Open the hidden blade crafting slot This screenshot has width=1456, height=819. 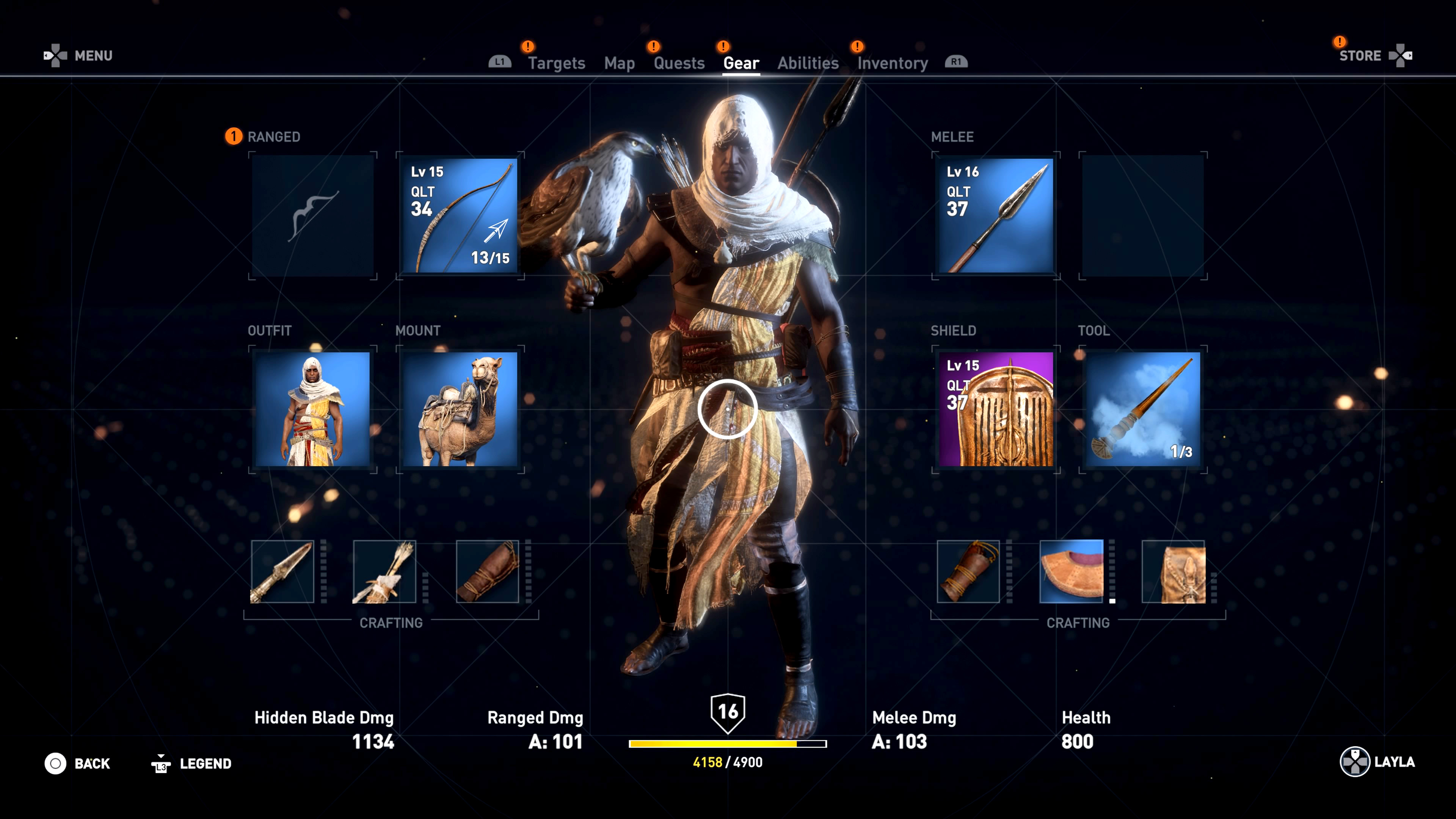point(282,571)
